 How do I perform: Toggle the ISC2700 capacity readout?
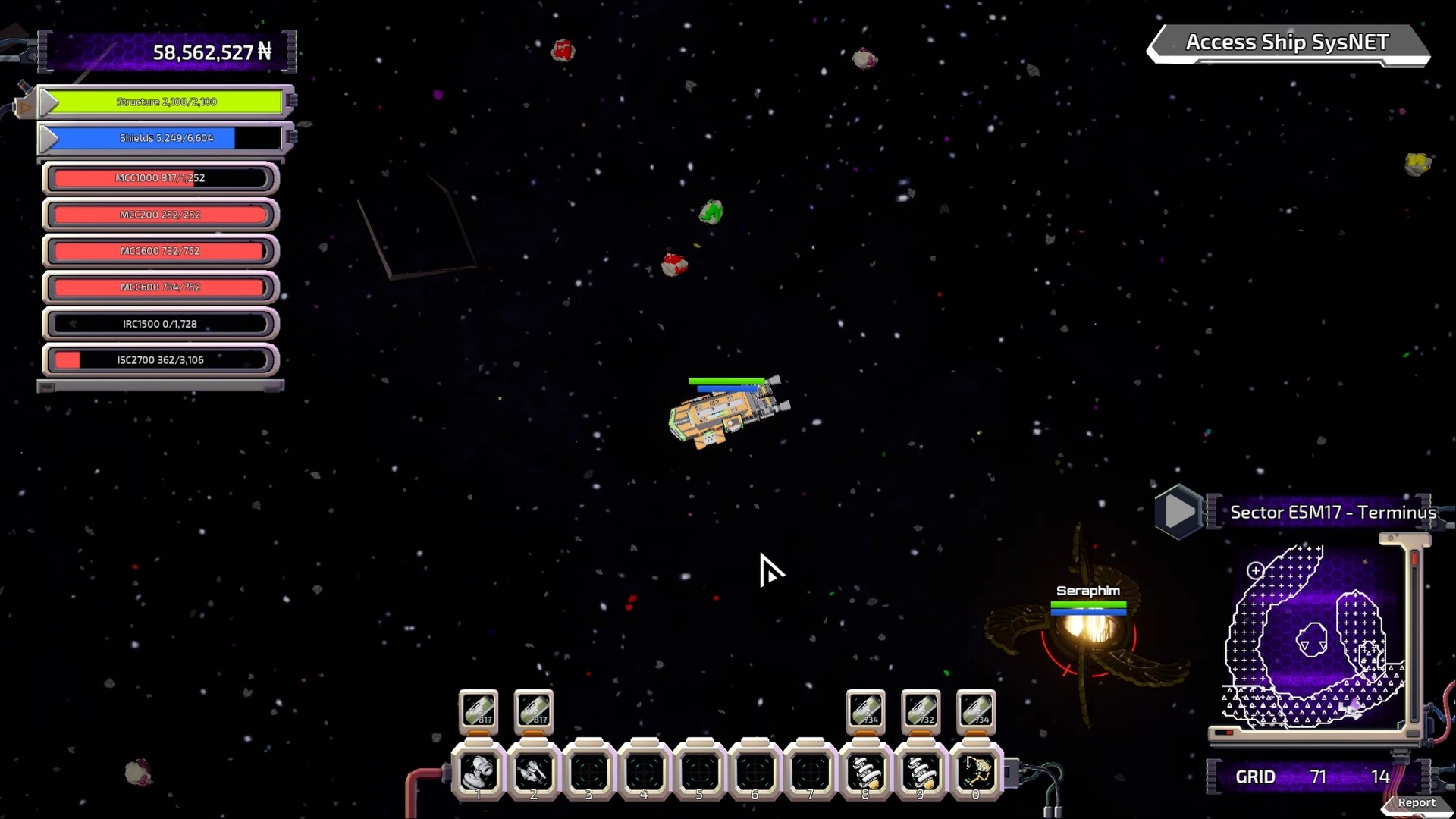[x=160, y=359]
